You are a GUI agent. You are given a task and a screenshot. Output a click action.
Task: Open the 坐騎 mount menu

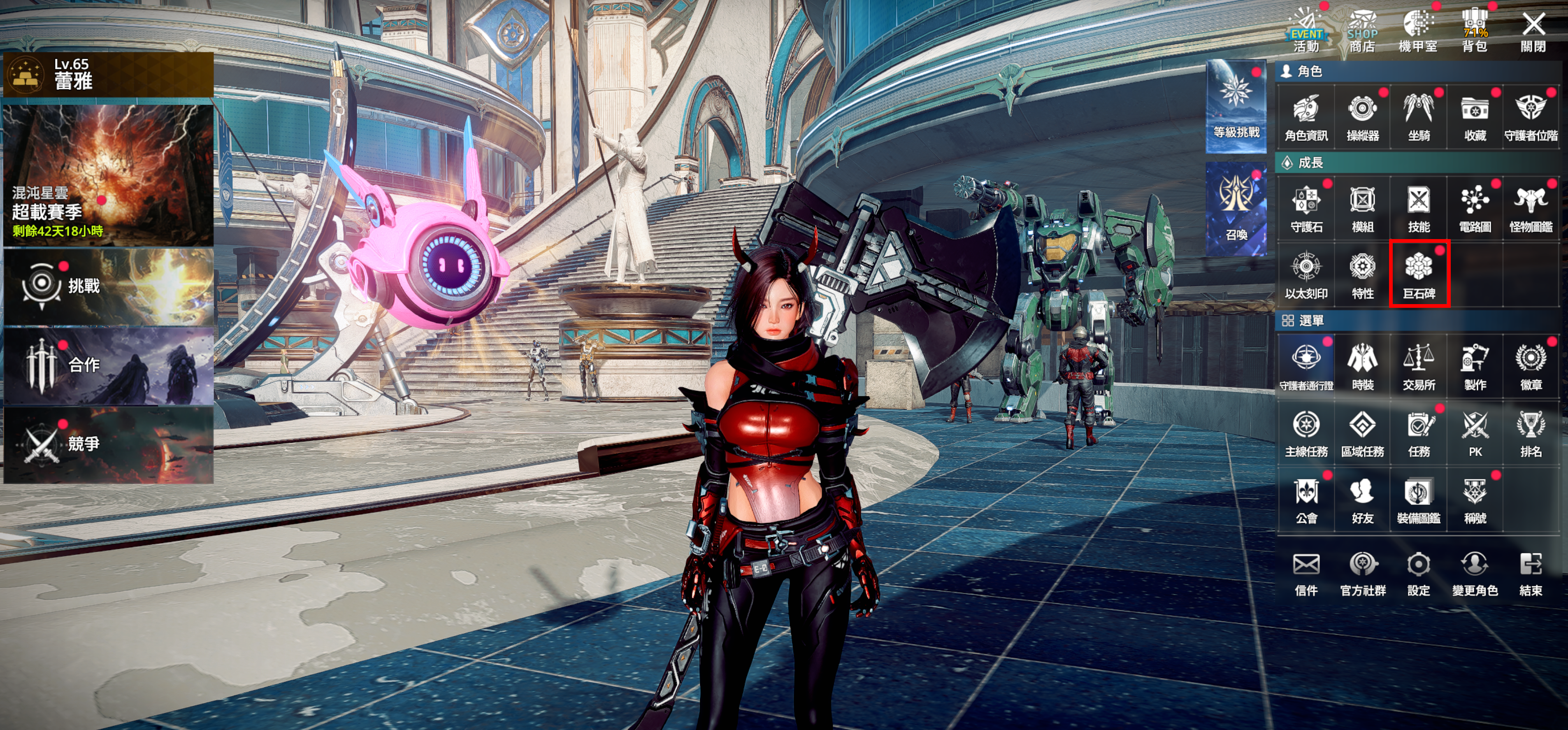pyautogui.click(x=1419, y=117)
